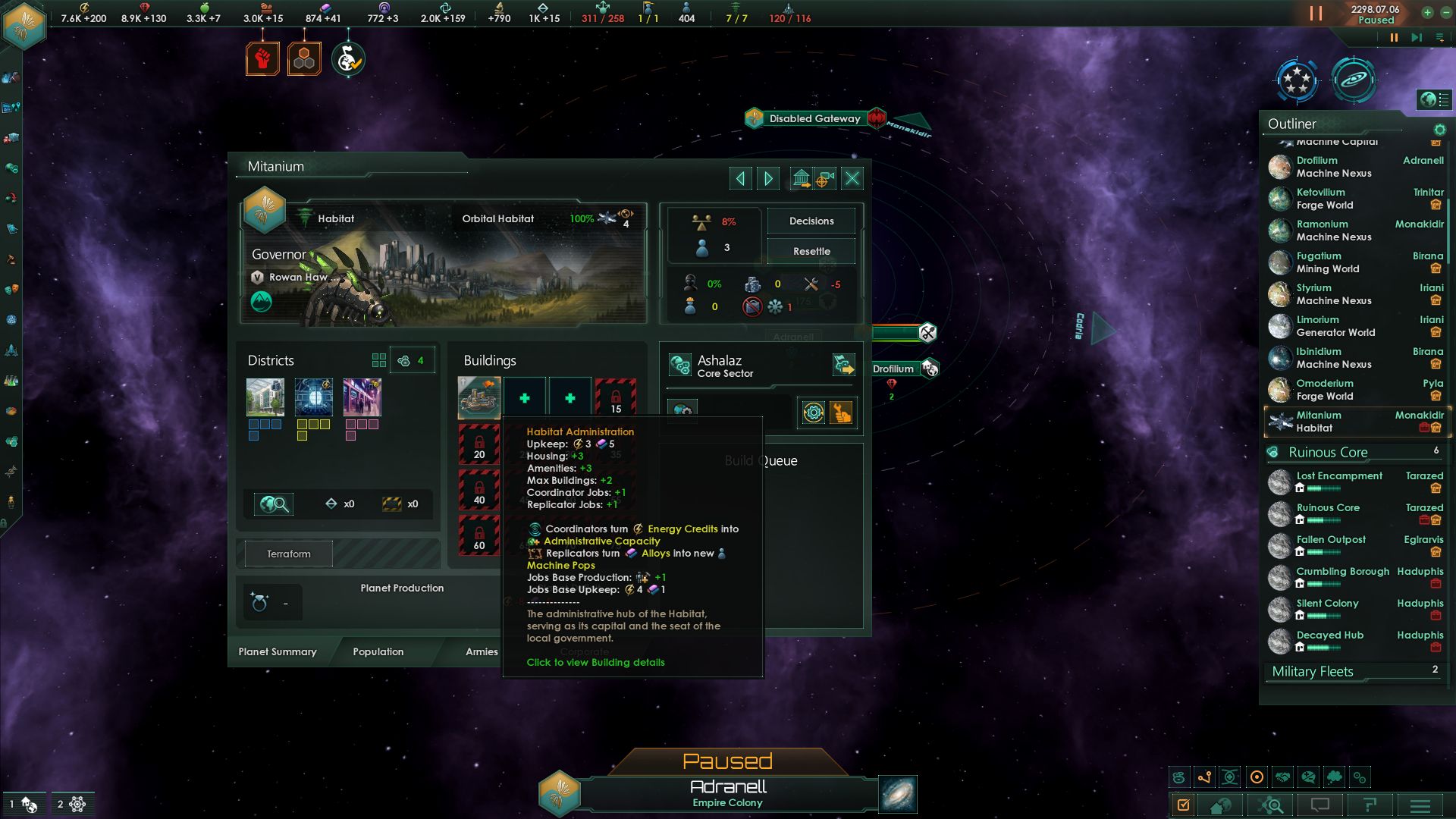1456x819 pixels.
Task: Click to view Building details
Action: pos(595,662)
